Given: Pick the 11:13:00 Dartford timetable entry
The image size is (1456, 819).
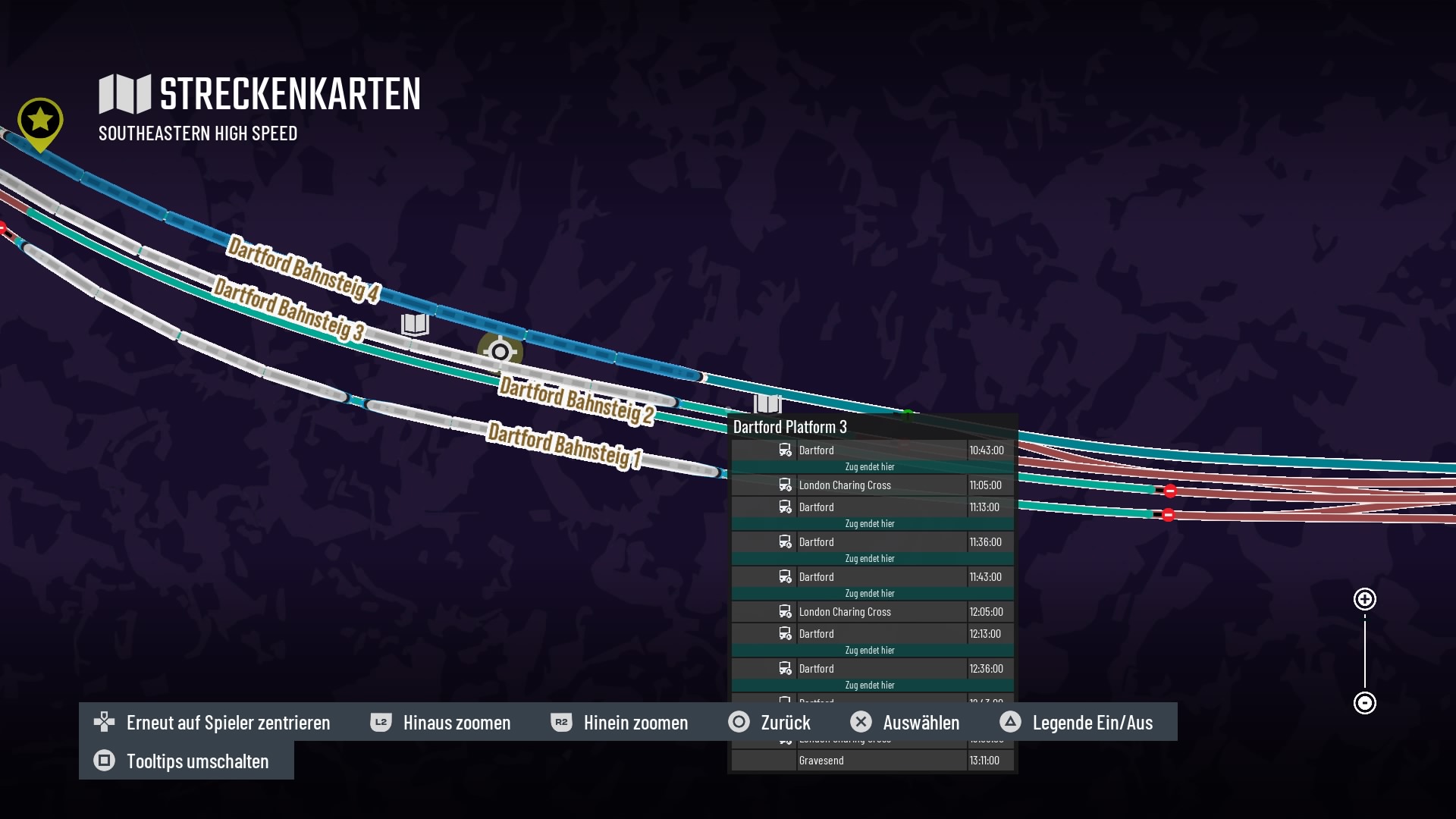Looking at the screenshot, I should 872,507.
